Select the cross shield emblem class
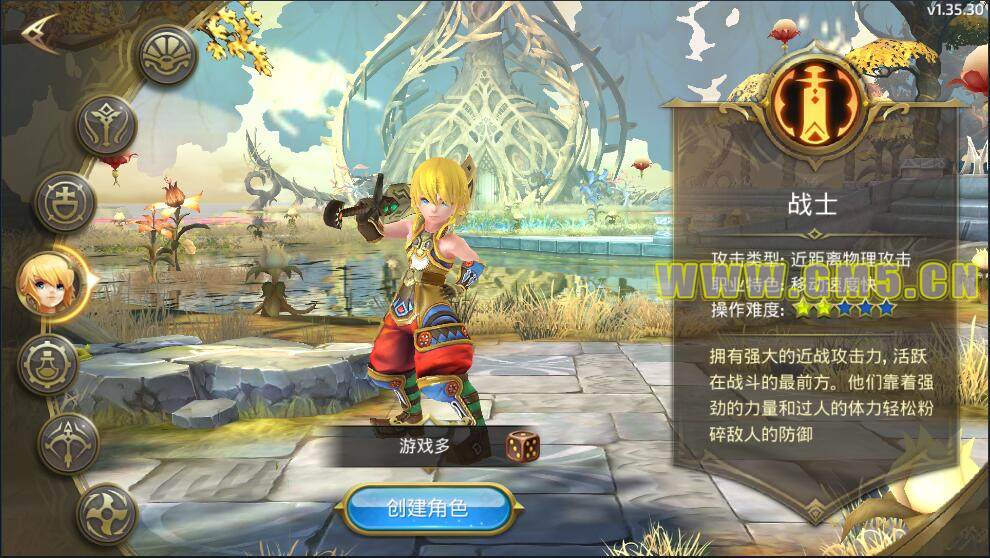 point(65,200)
